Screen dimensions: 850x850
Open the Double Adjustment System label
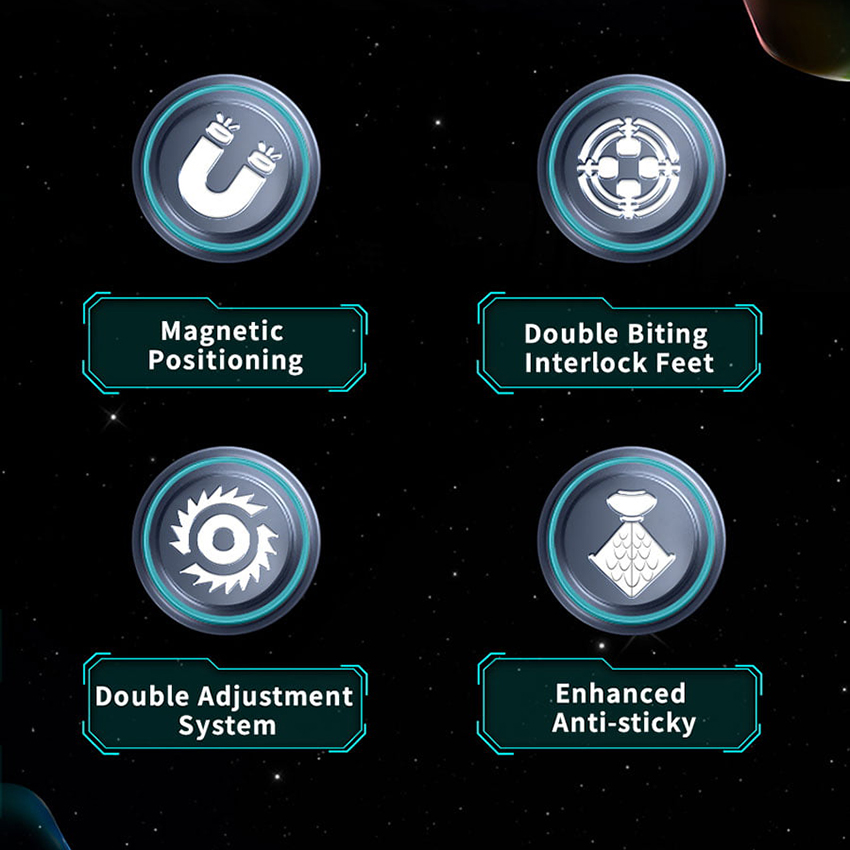coord(225,710)
